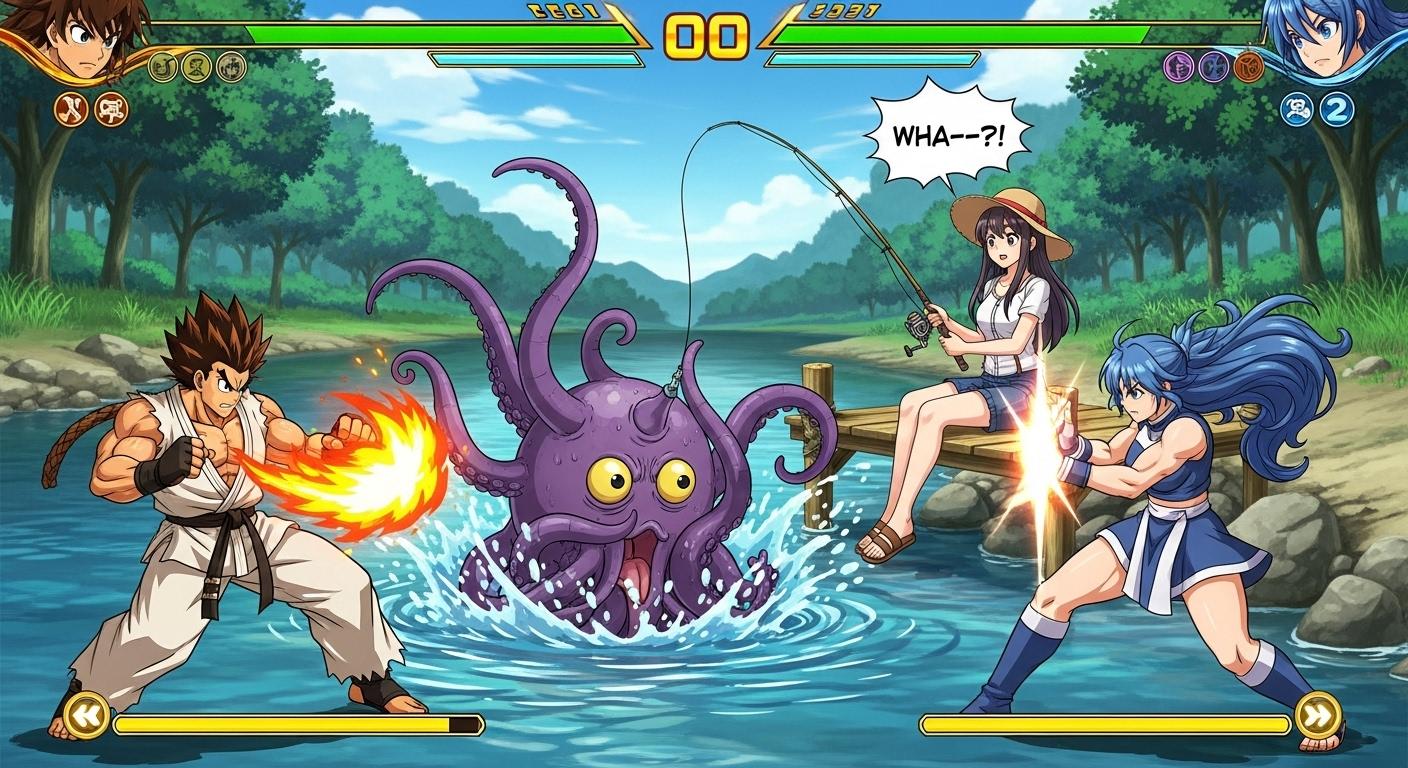
Task: Select the double right arrow button
Action: click(x=1317, y=715)
